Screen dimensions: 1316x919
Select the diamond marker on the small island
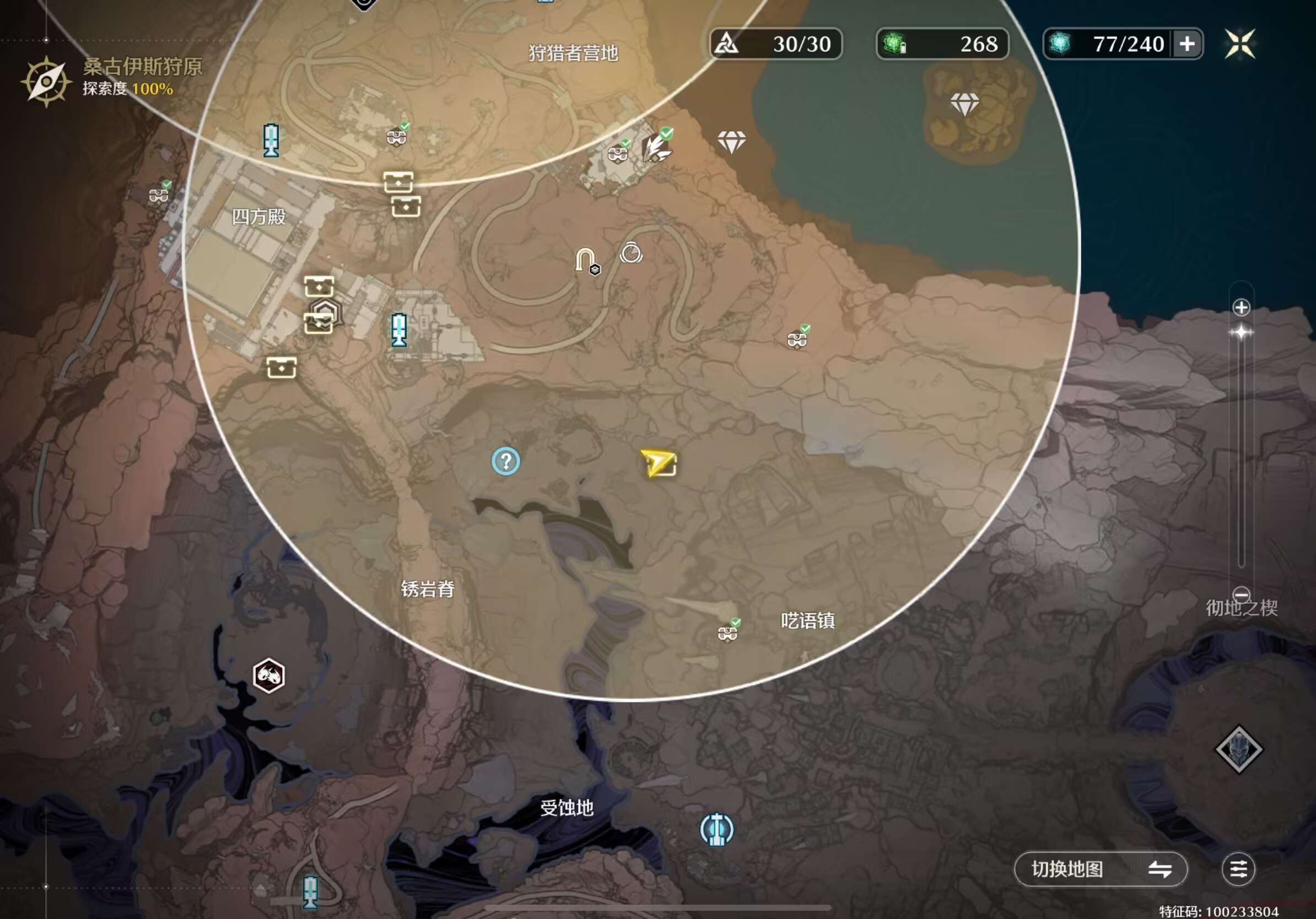(964, 104)
